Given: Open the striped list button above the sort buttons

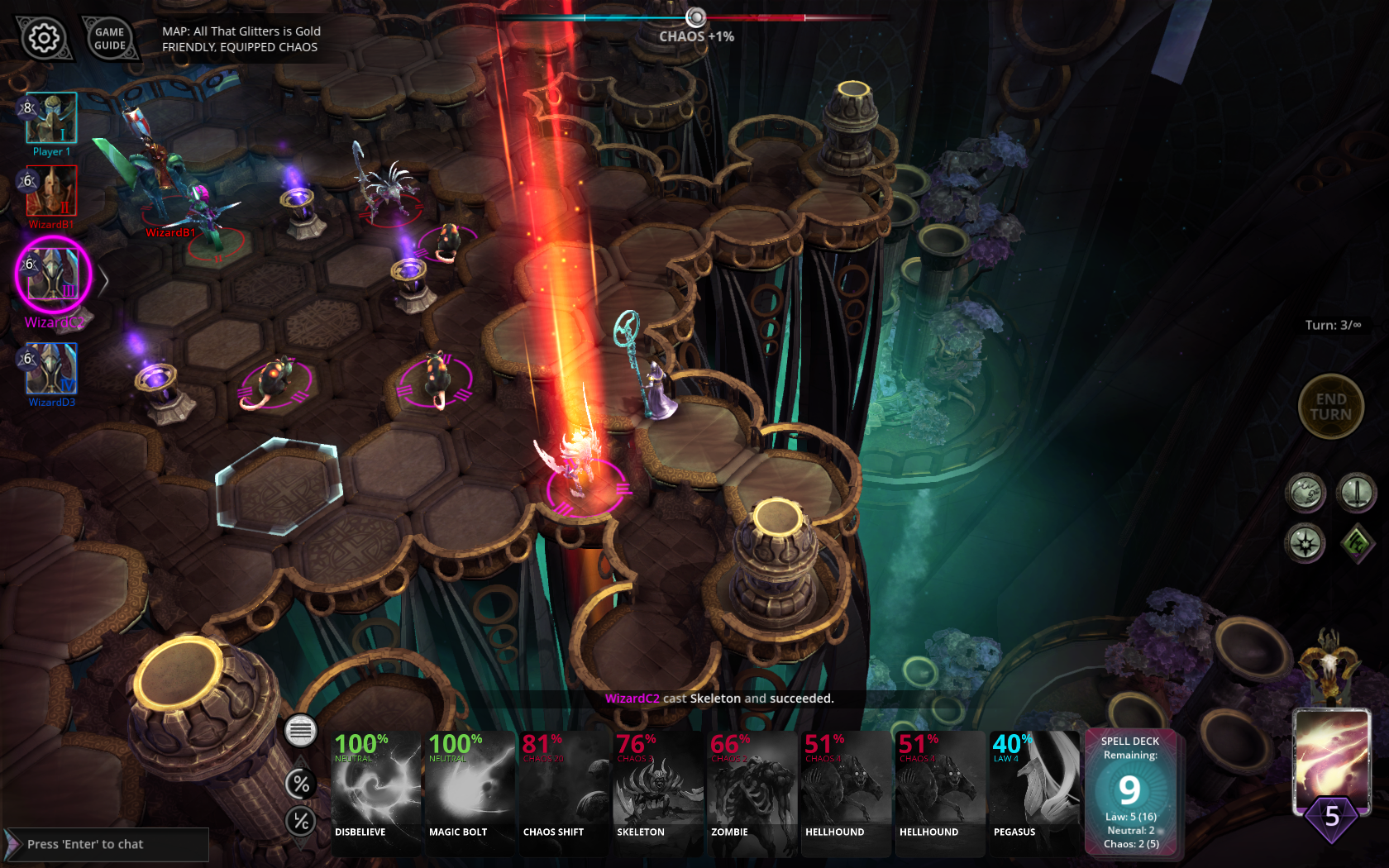Looking at the screenshot, I should click(x=301, y=731).
